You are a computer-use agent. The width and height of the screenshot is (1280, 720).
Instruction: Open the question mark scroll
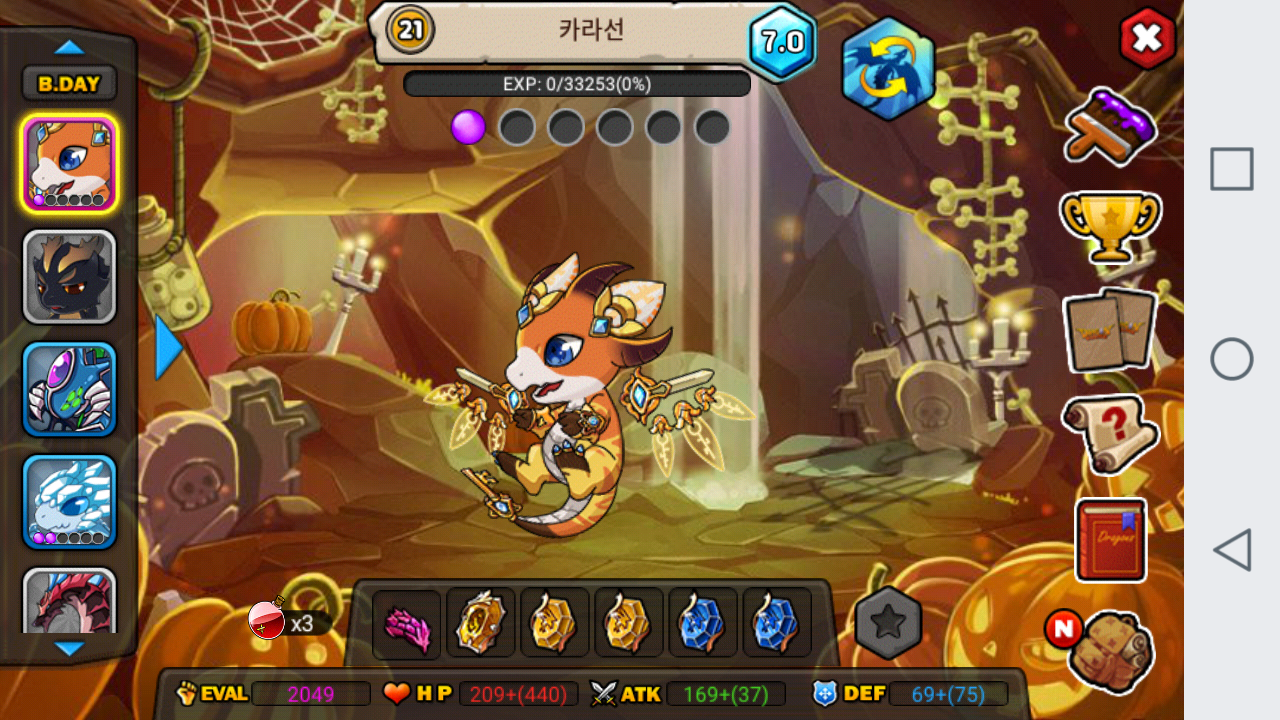point(1109,433)
